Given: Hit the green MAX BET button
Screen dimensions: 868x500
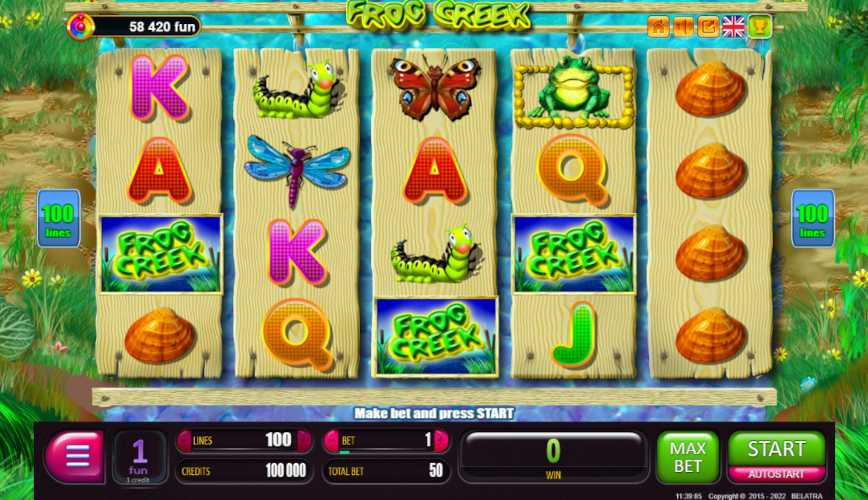Looking at the screenshot, I should [x=687, y=457].
